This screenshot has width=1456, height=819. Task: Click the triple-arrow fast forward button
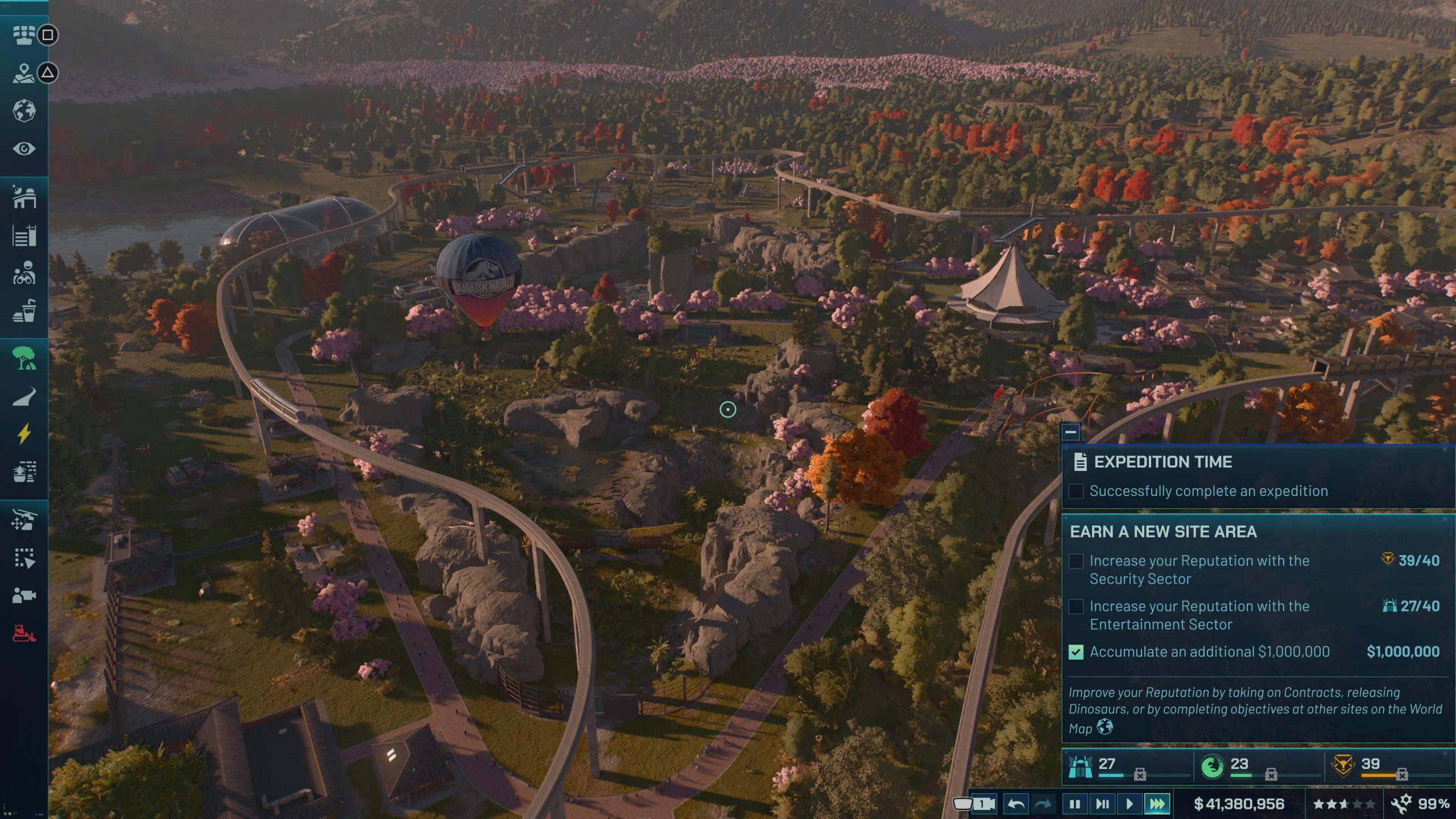point(1157,804)
